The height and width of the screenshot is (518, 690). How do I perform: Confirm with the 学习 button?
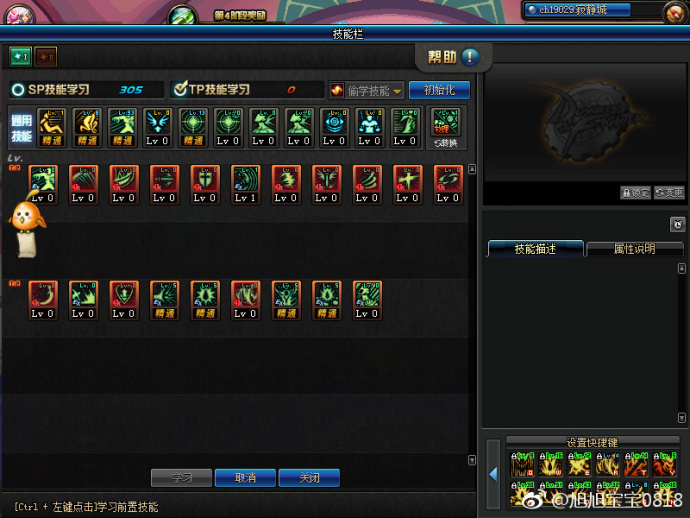click(180, 478)
